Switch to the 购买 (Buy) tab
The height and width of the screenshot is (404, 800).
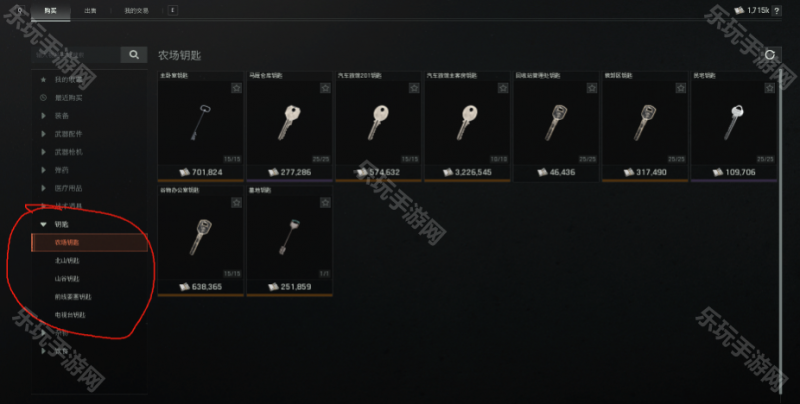(x=49, y=9)
